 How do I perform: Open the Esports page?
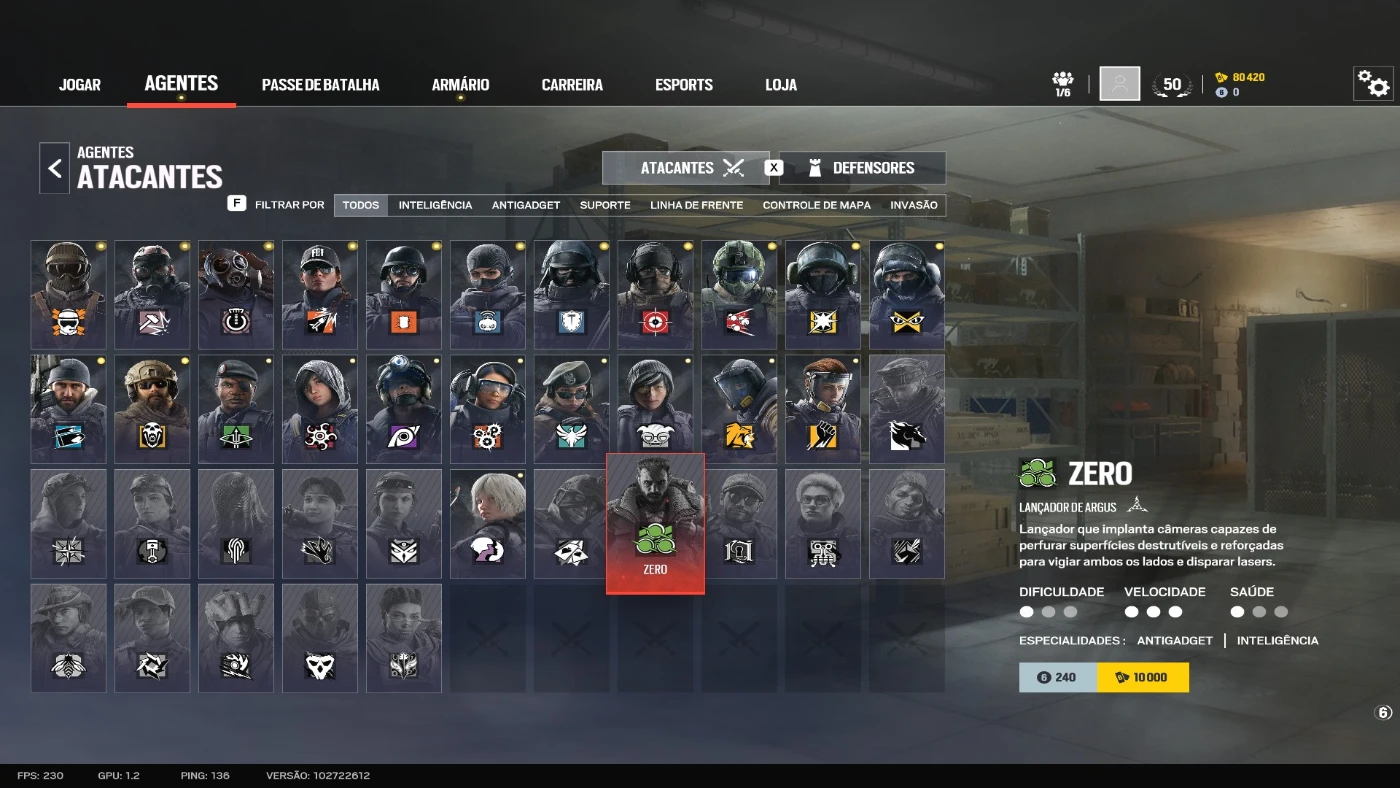click(684, 85)
